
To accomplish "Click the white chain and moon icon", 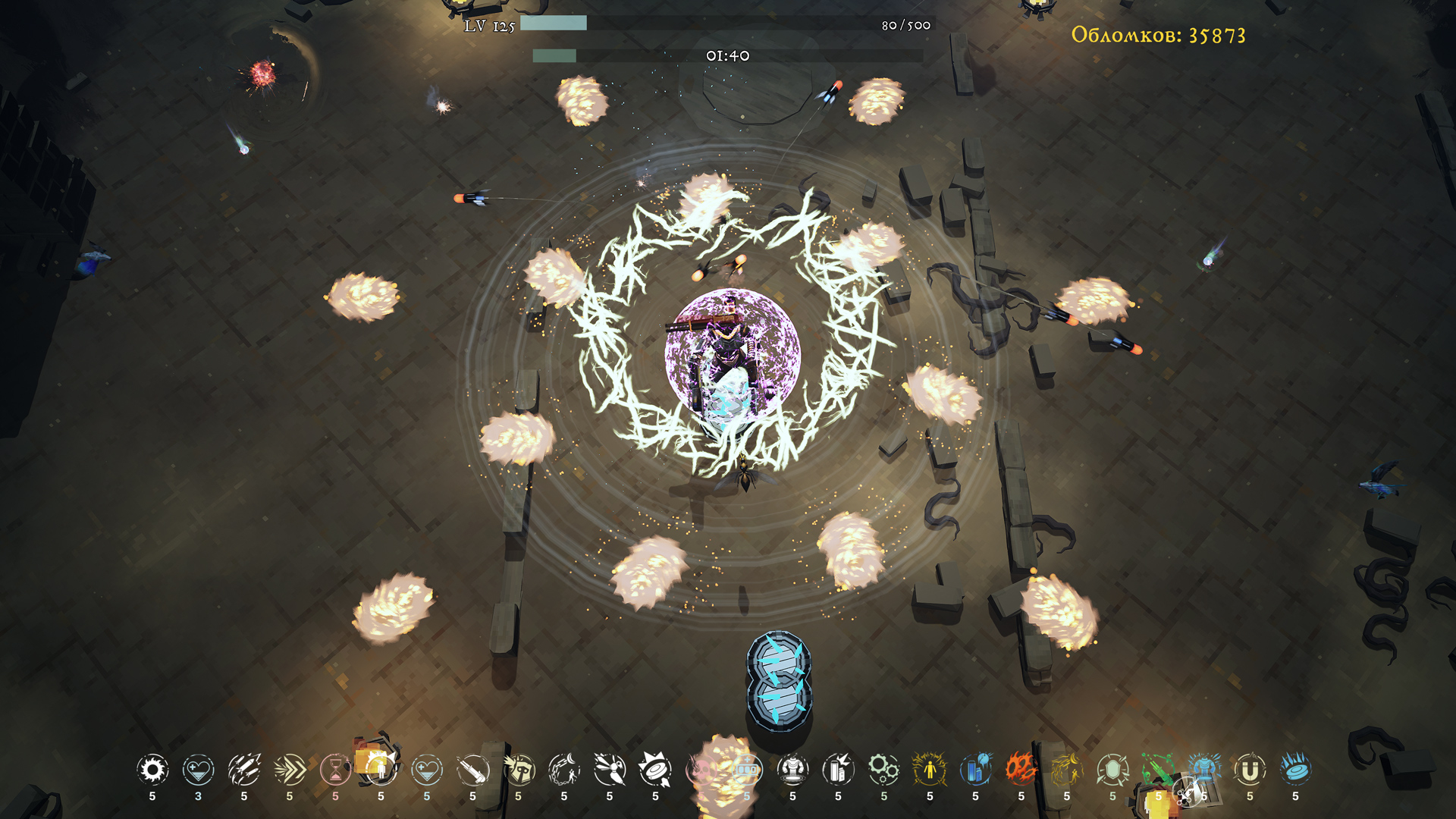I will (x=564, y=770).
